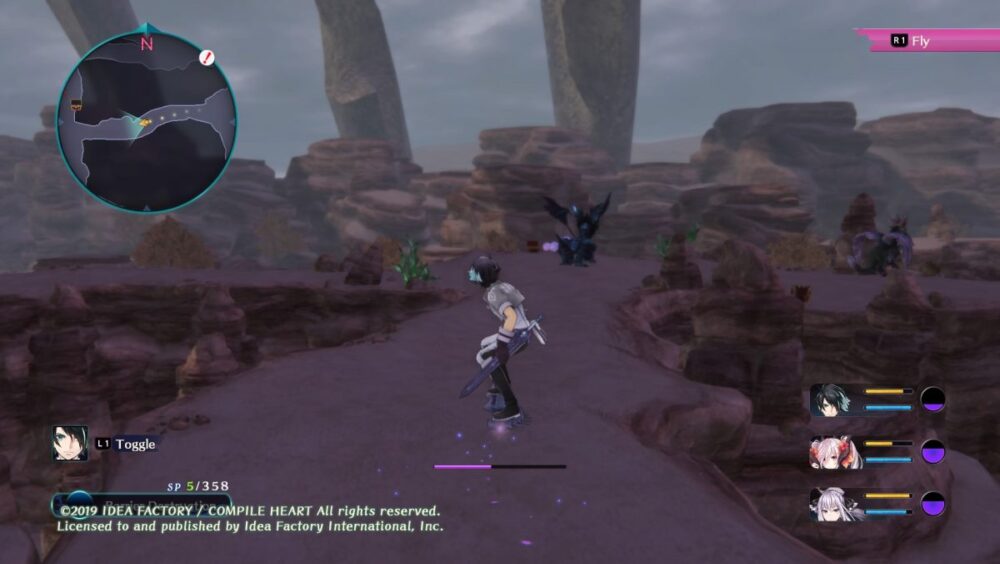Select the dark-haired leader portrait beside Toggle
This screenshot has width=1000, height=564.
tap(70, 443)
